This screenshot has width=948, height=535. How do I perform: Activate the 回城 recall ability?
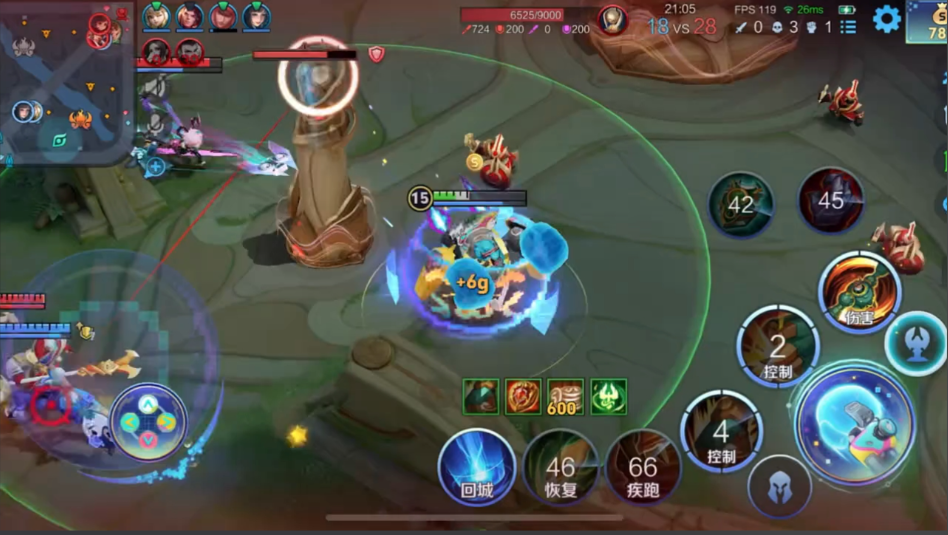pyautogui.click(x=477, y=467)
